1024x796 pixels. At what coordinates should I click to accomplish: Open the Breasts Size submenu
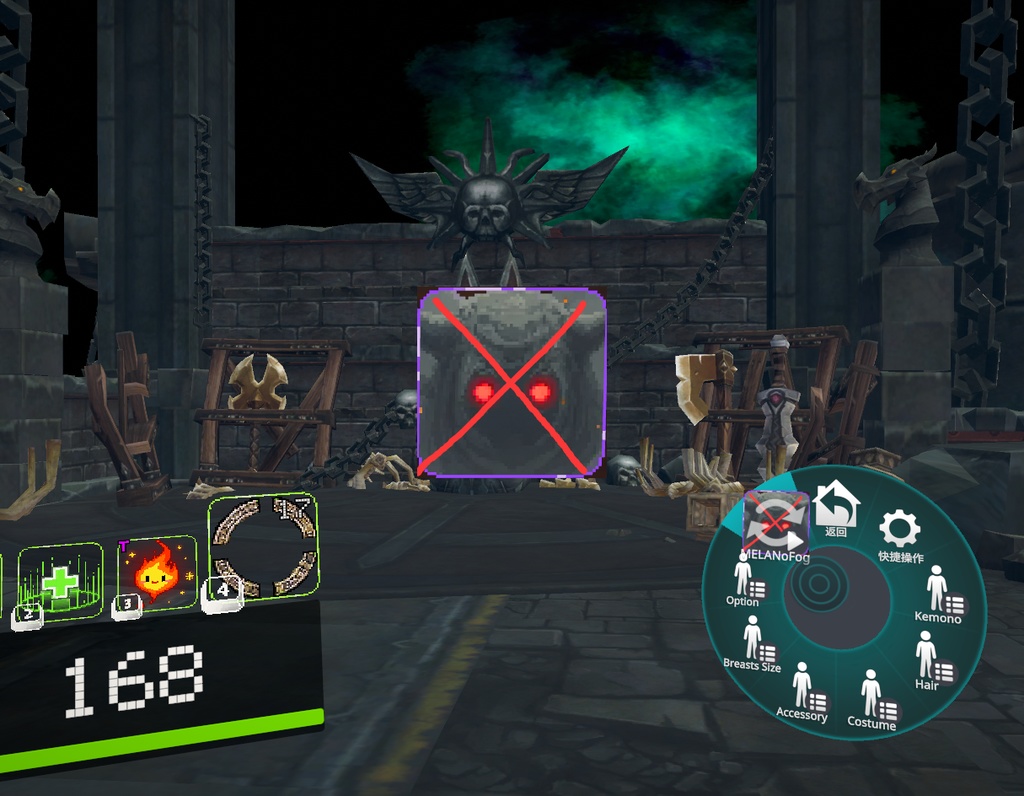[x=752, y=642]
